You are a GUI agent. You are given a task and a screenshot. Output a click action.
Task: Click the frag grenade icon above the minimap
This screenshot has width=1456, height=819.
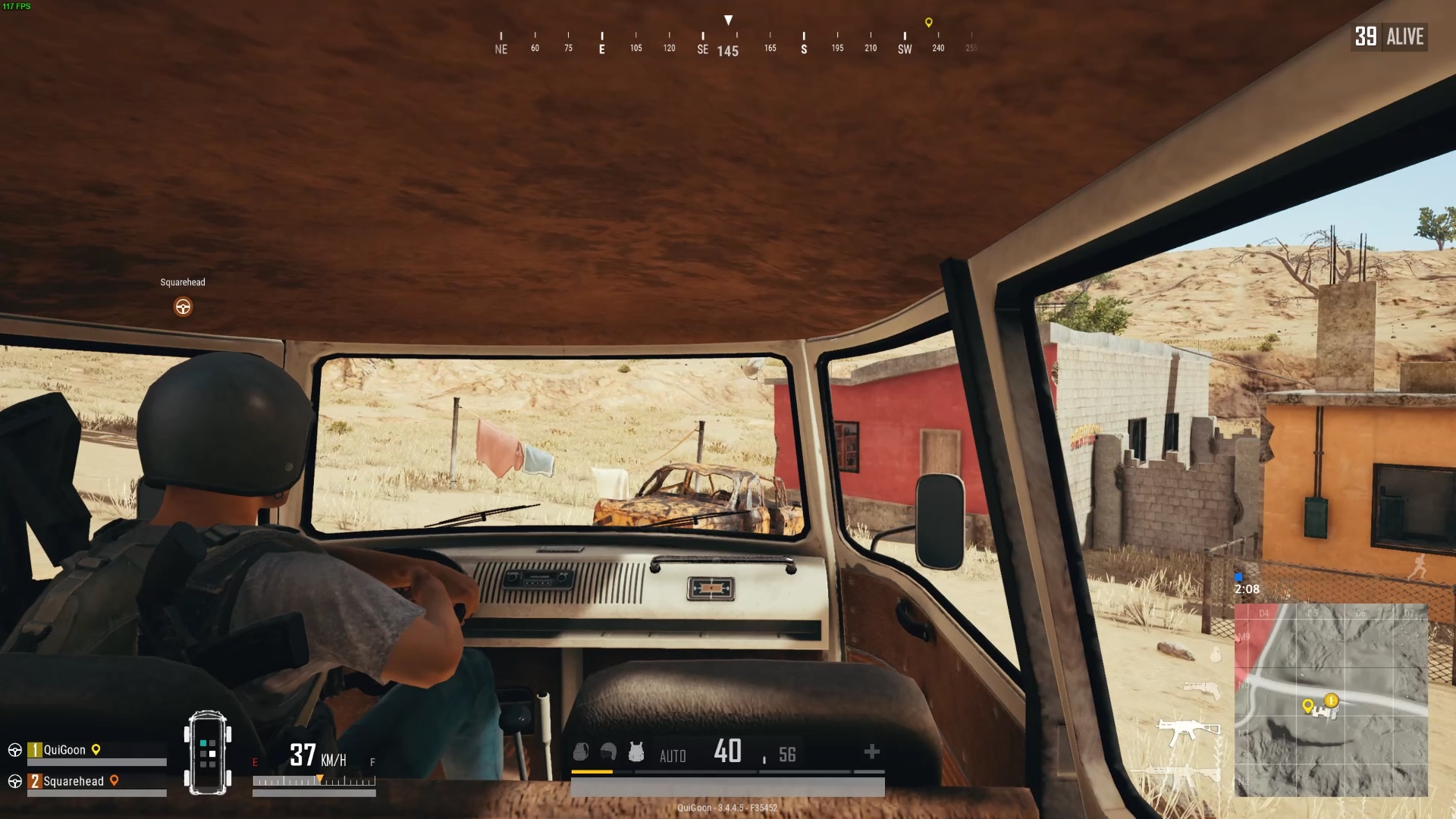point(1215,655)
